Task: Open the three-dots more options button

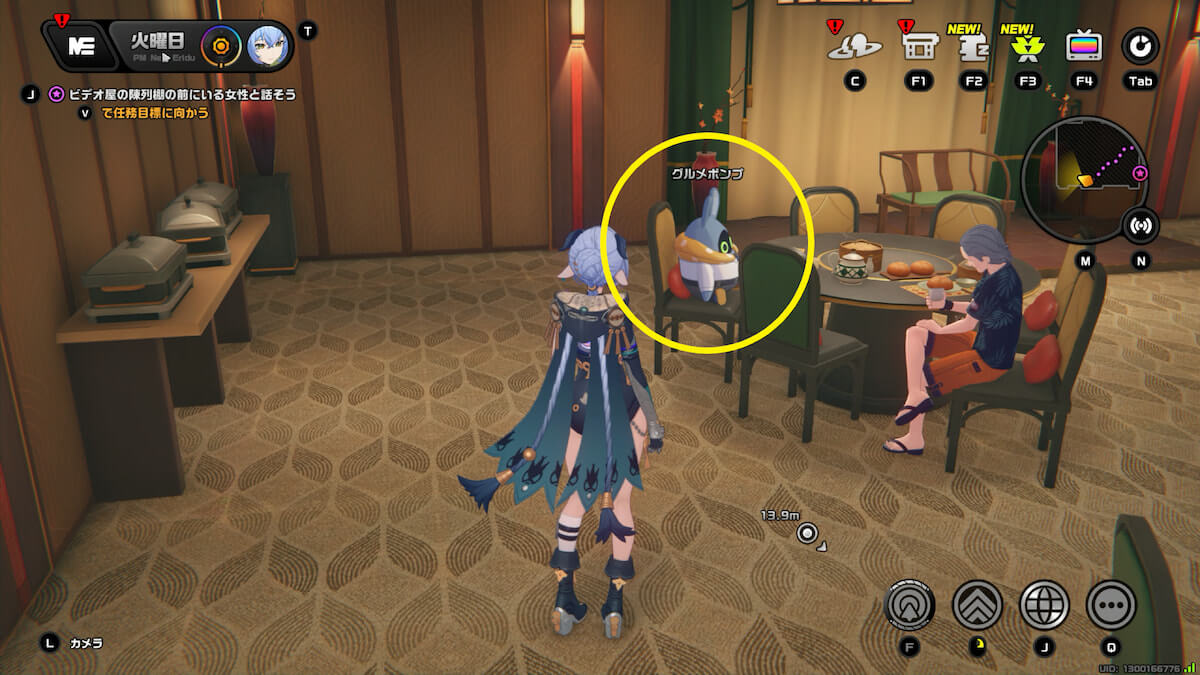Action: [1110, 604]
